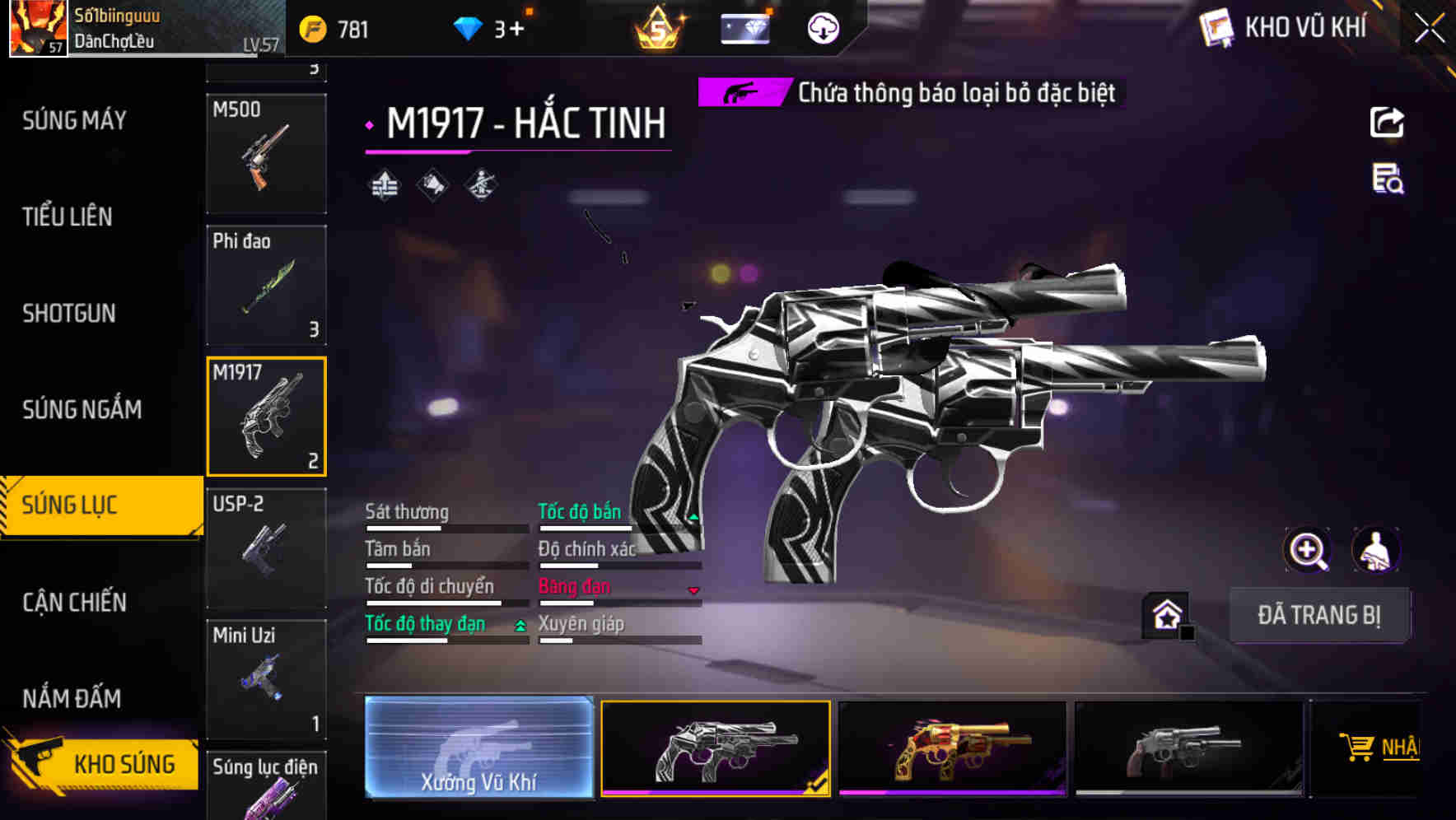
Task: Select the Mini Uzi weapon tile
Action: [x=266, y=679]
